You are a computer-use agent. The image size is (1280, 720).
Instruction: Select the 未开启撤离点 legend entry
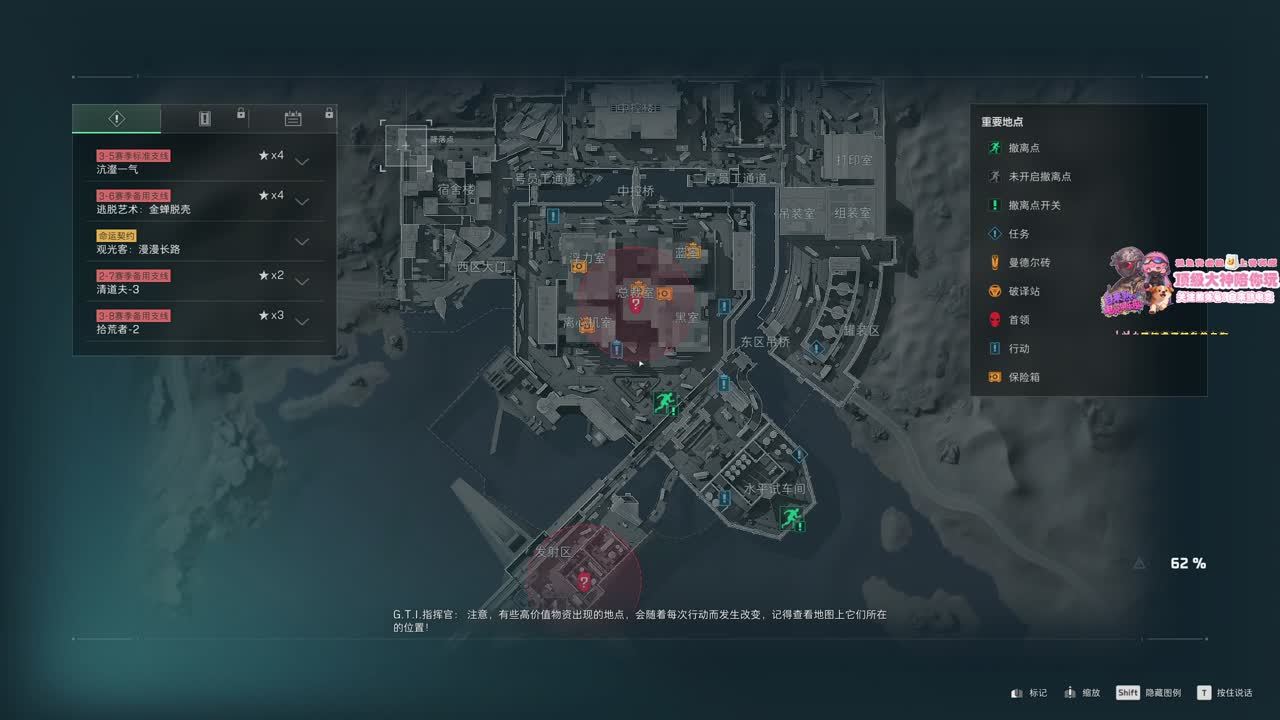pyautogui.click(x=1039, y=177)
